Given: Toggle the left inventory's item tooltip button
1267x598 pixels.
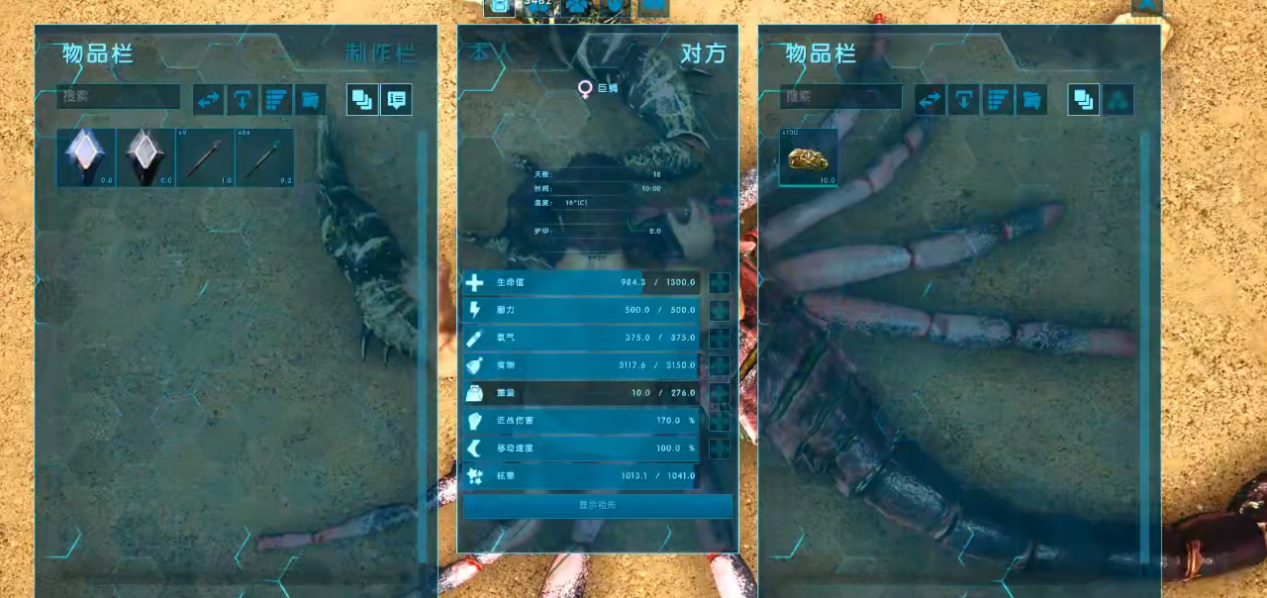Looking at the screenshot, I should tap(396, 99).
